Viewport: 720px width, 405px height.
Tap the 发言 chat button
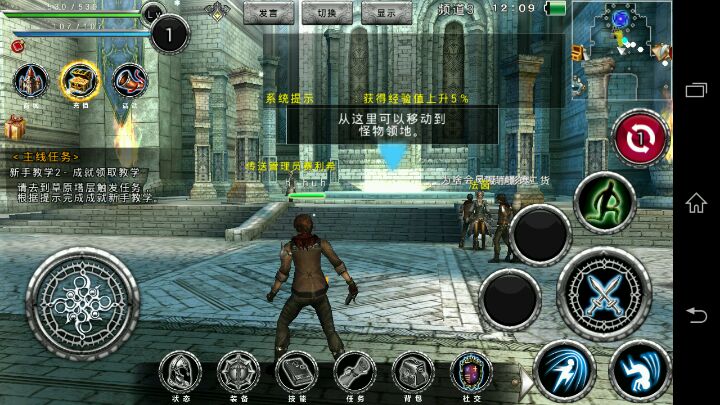pyautogui.click(x=268, y=14)
